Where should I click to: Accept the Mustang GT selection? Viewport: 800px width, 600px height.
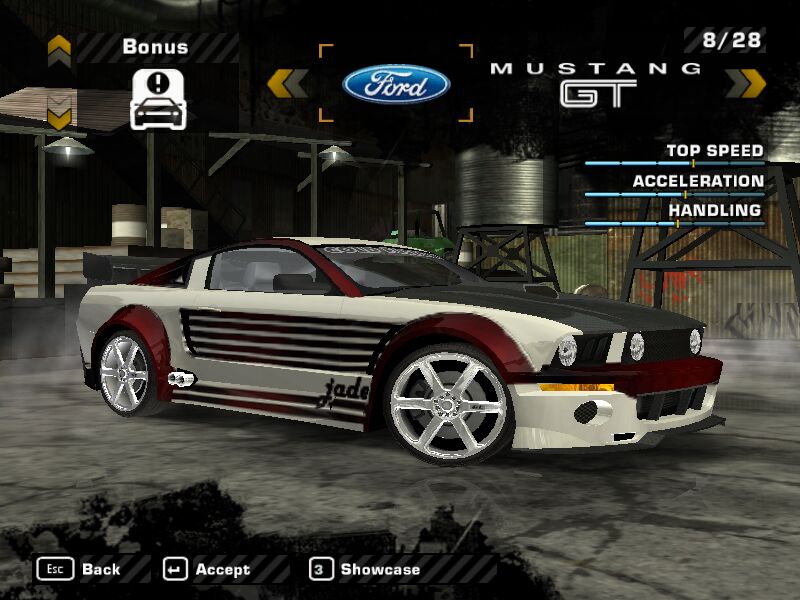pos(208,569)
